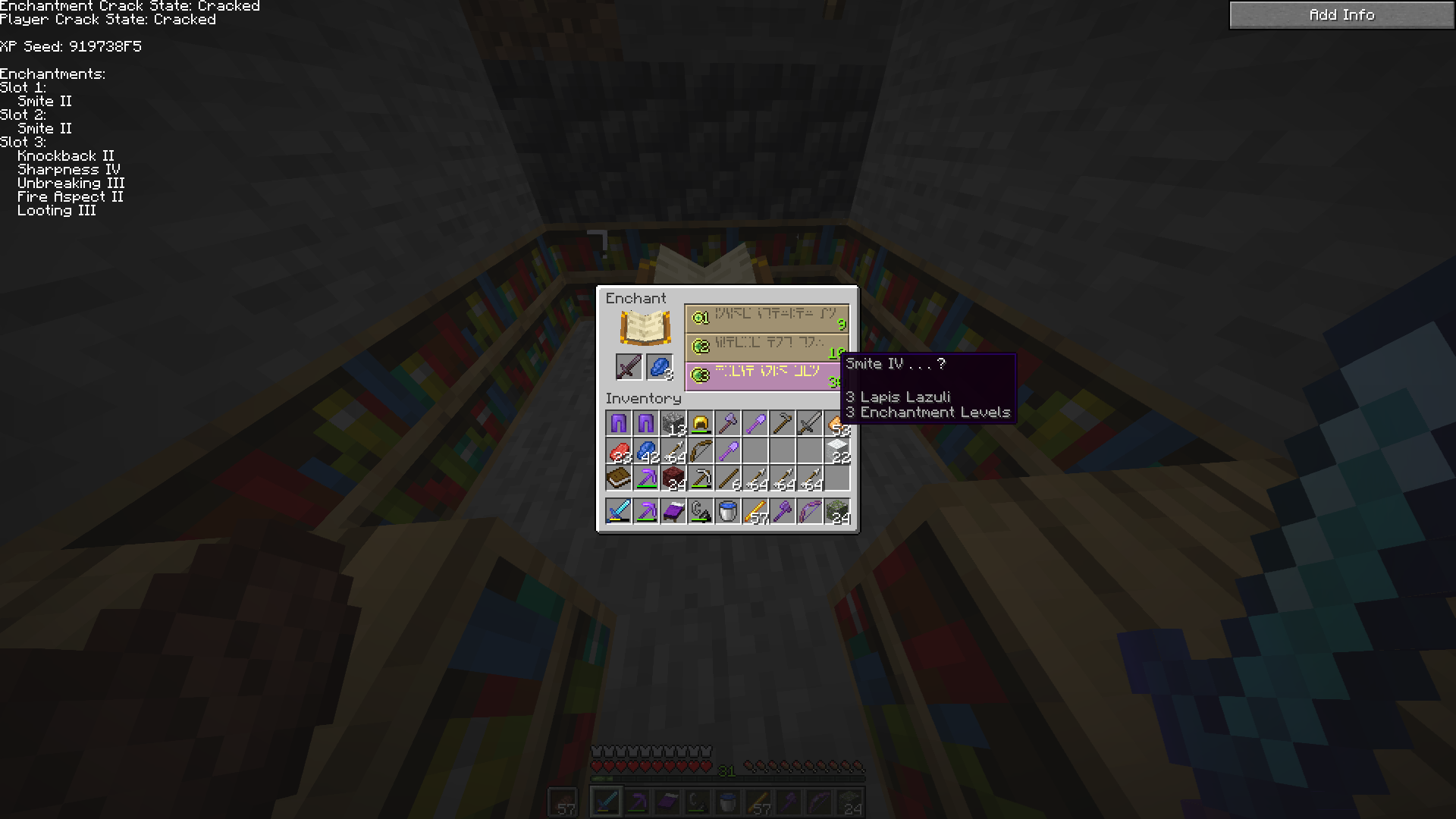This screenshot has height=819, width=1456.
Task: Select the water bucket in the hotbar
Action: [727, 510]
